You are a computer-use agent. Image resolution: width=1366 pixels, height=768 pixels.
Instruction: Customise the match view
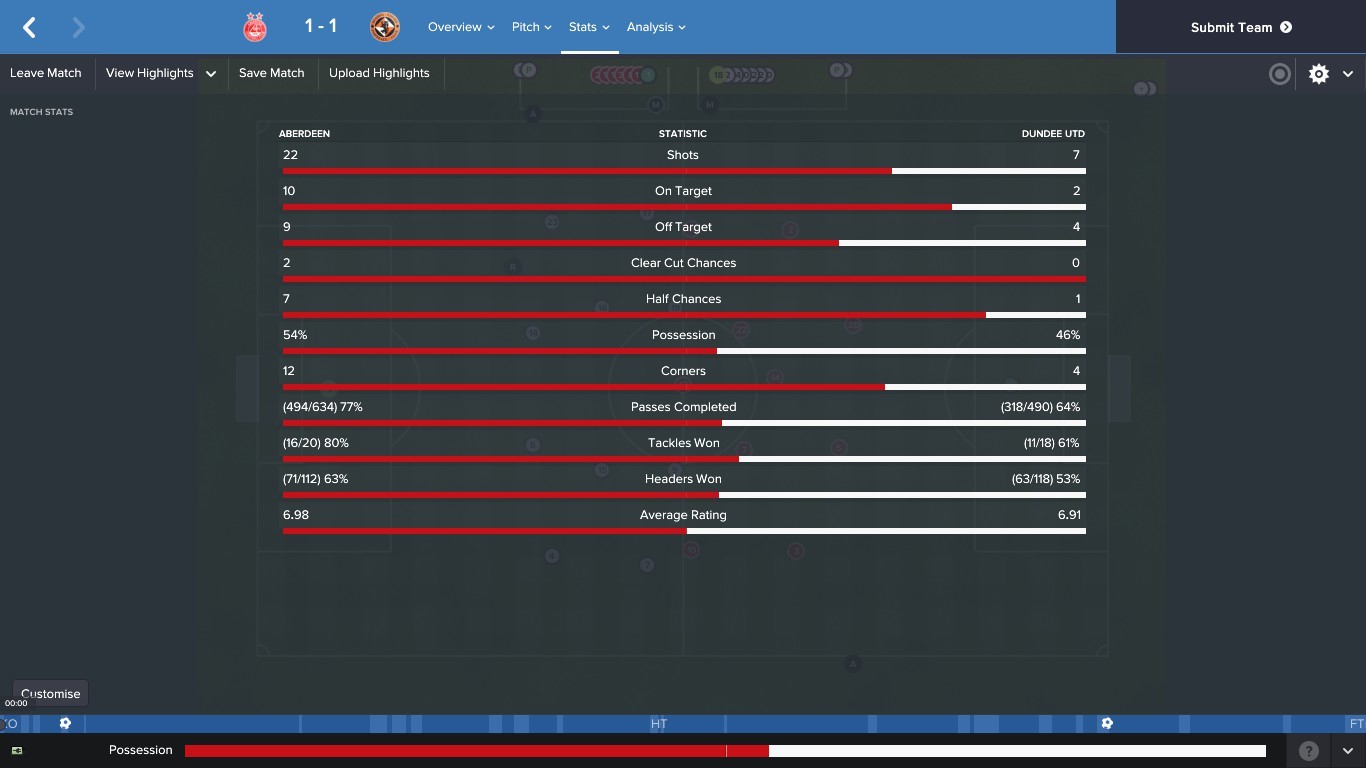pyautogui.click(x=50, y=693)
